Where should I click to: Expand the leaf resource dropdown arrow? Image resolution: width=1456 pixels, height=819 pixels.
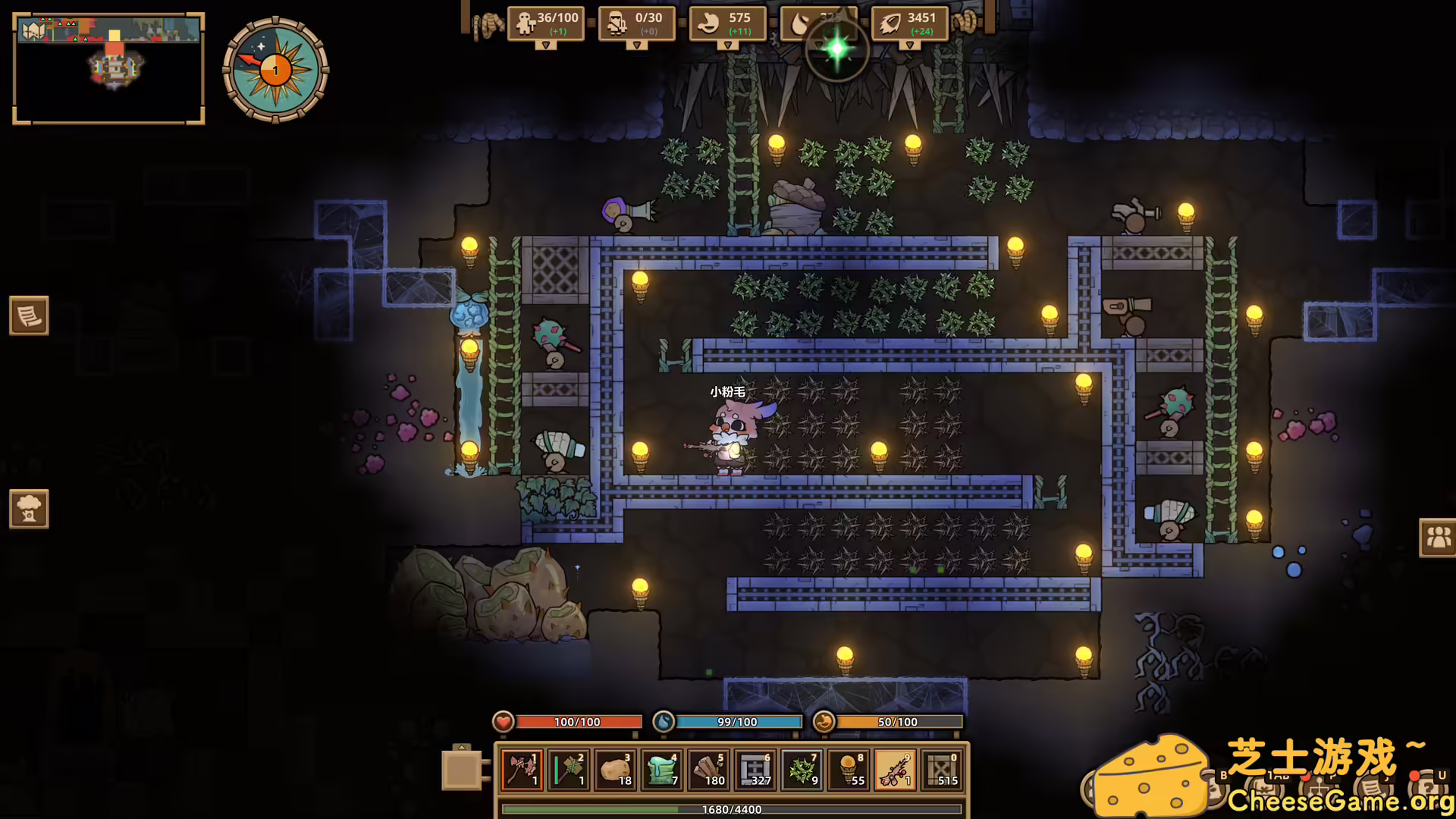pyautogui.click(x=909, y=45)
